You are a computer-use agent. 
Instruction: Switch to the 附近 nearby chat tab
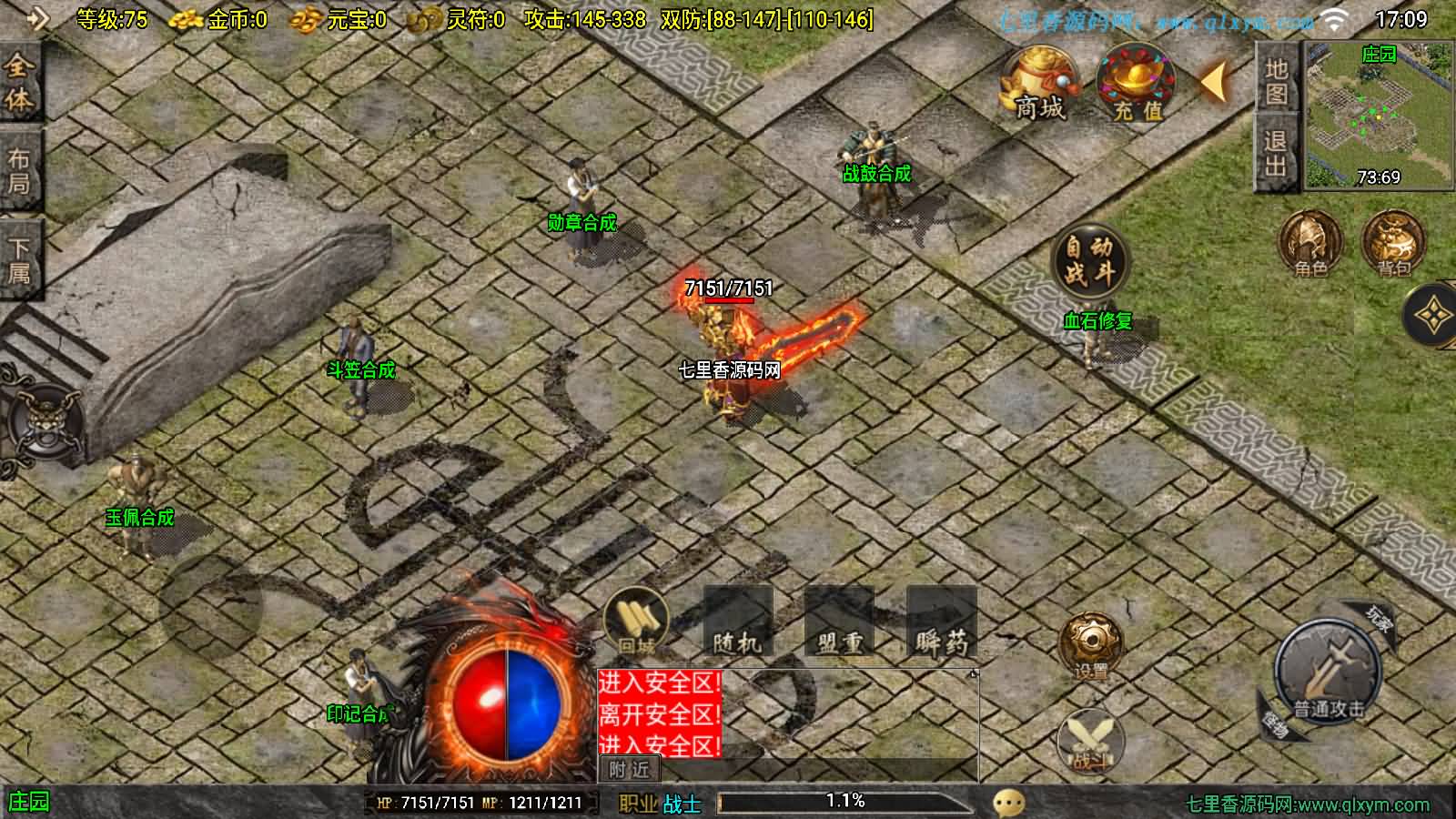(629, 770)
